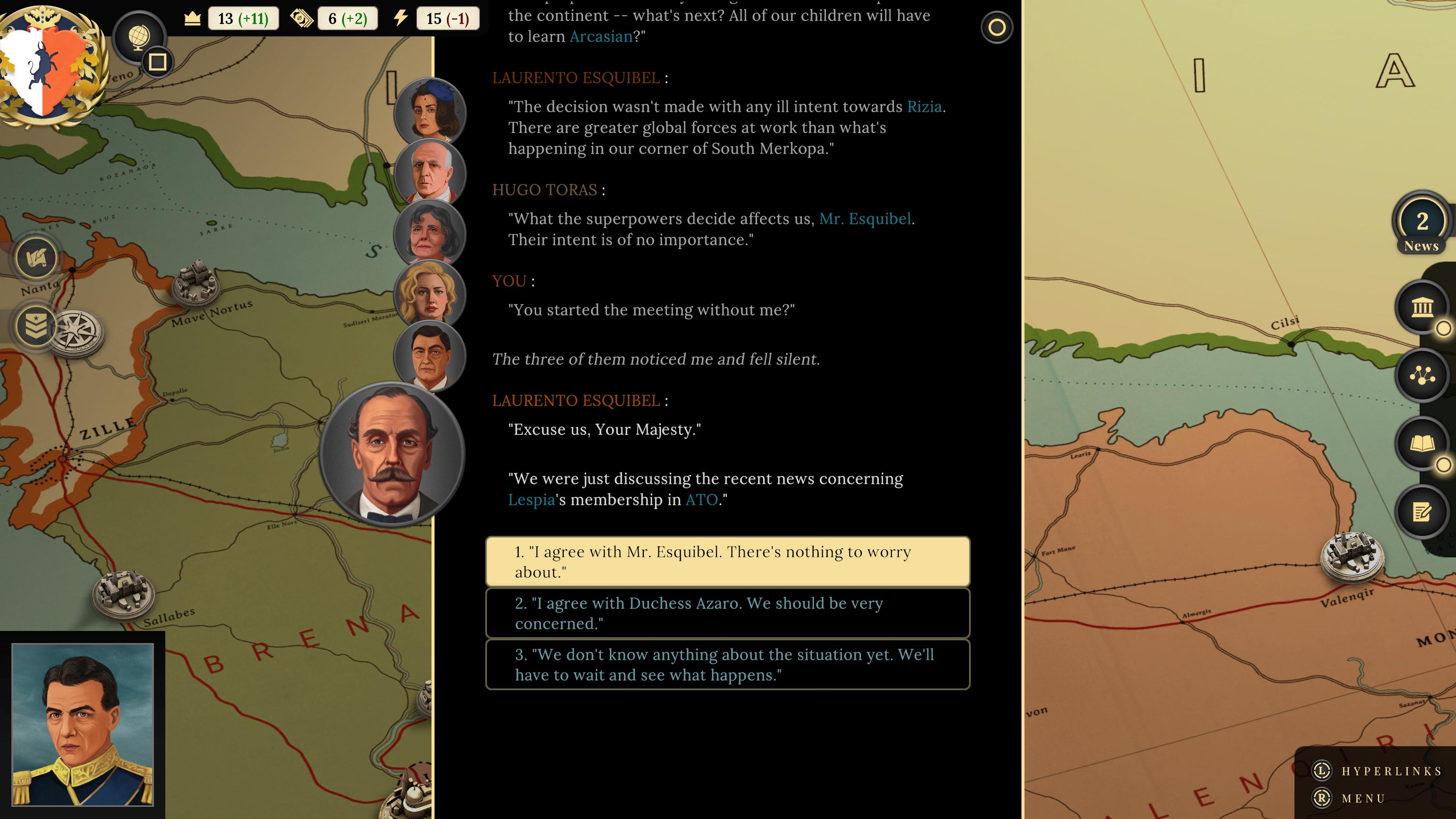Click the king's portrait in corner

[83, 724]
